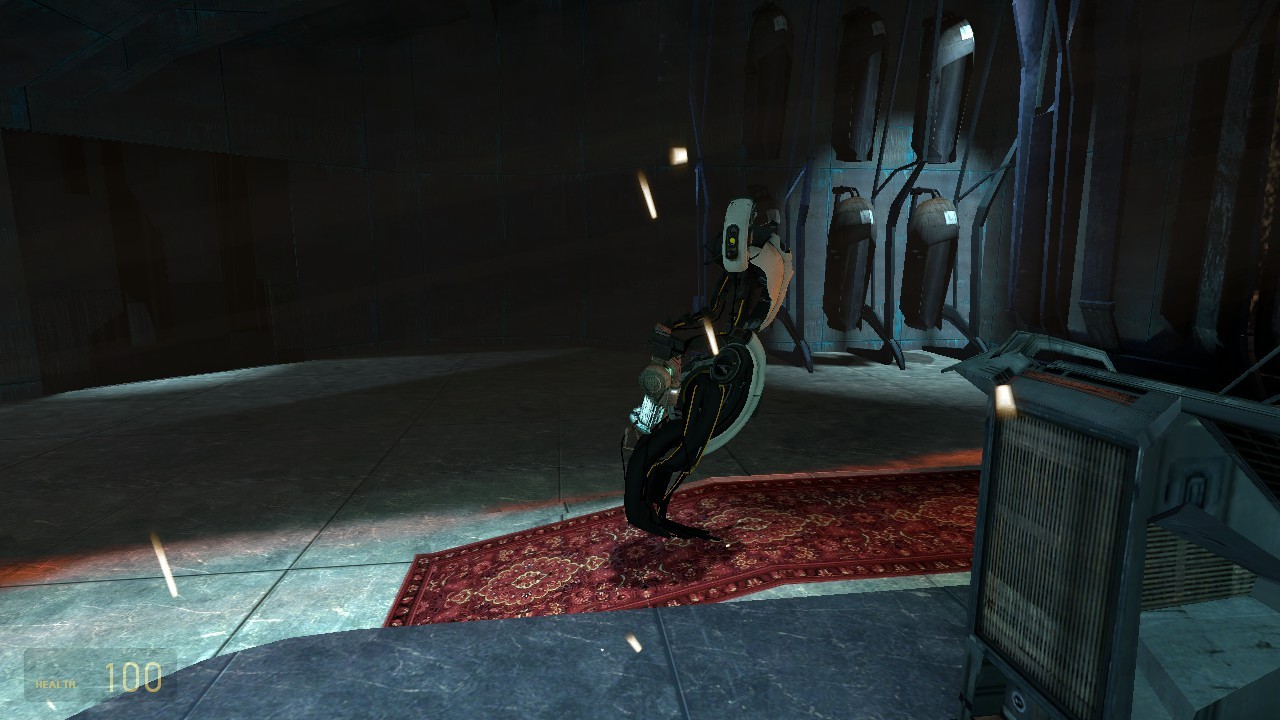
Task: Click GLaDOS's glowing yellow eye
Action: tap(733, 240)
